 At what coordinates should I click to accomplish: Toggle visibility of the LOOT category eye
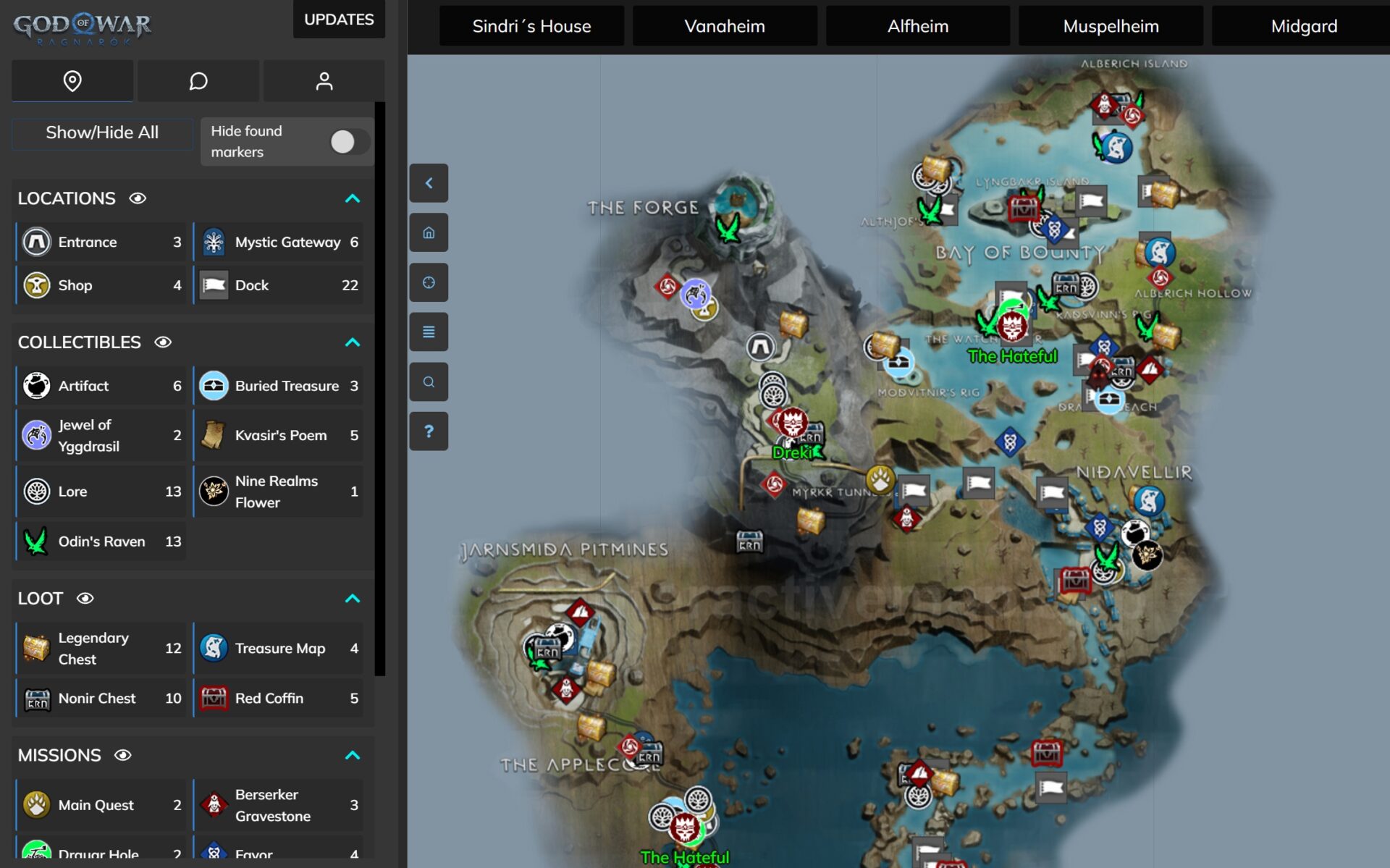coord(86,599)
